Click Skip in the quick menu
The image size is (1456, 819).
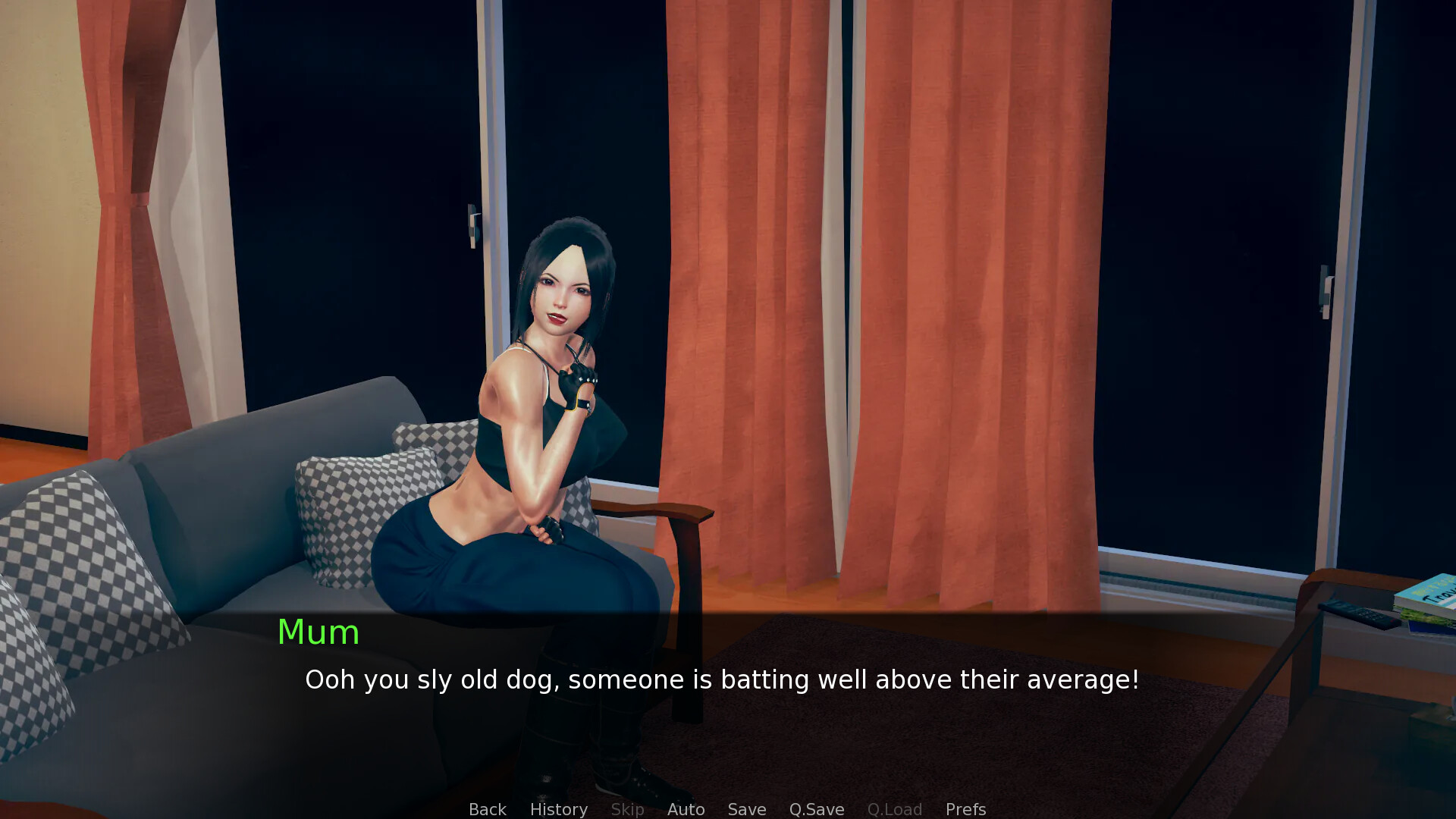[627, 809]
